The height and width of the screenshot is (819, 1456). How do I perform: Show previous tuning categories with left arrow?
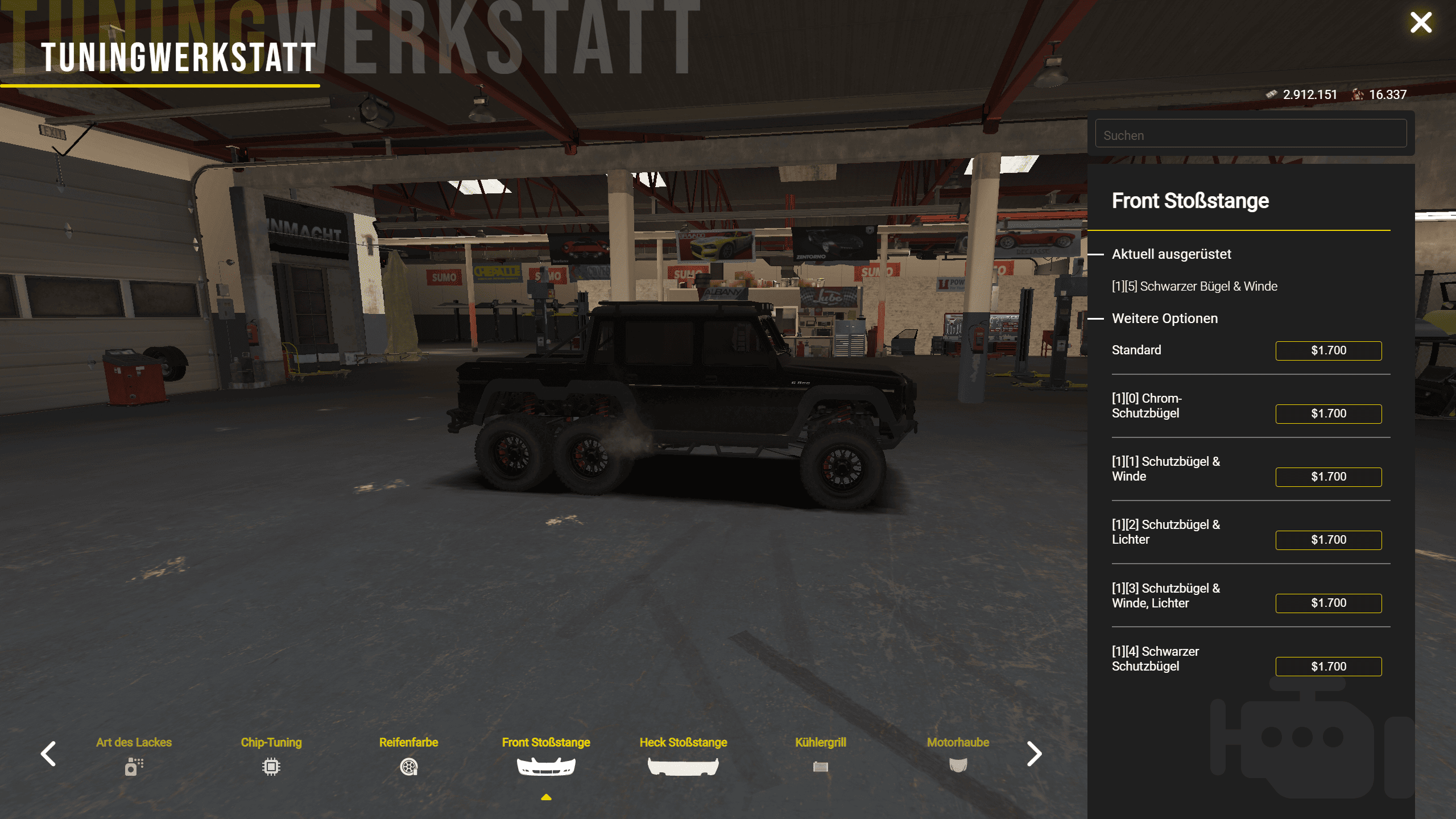coord(49,754)
